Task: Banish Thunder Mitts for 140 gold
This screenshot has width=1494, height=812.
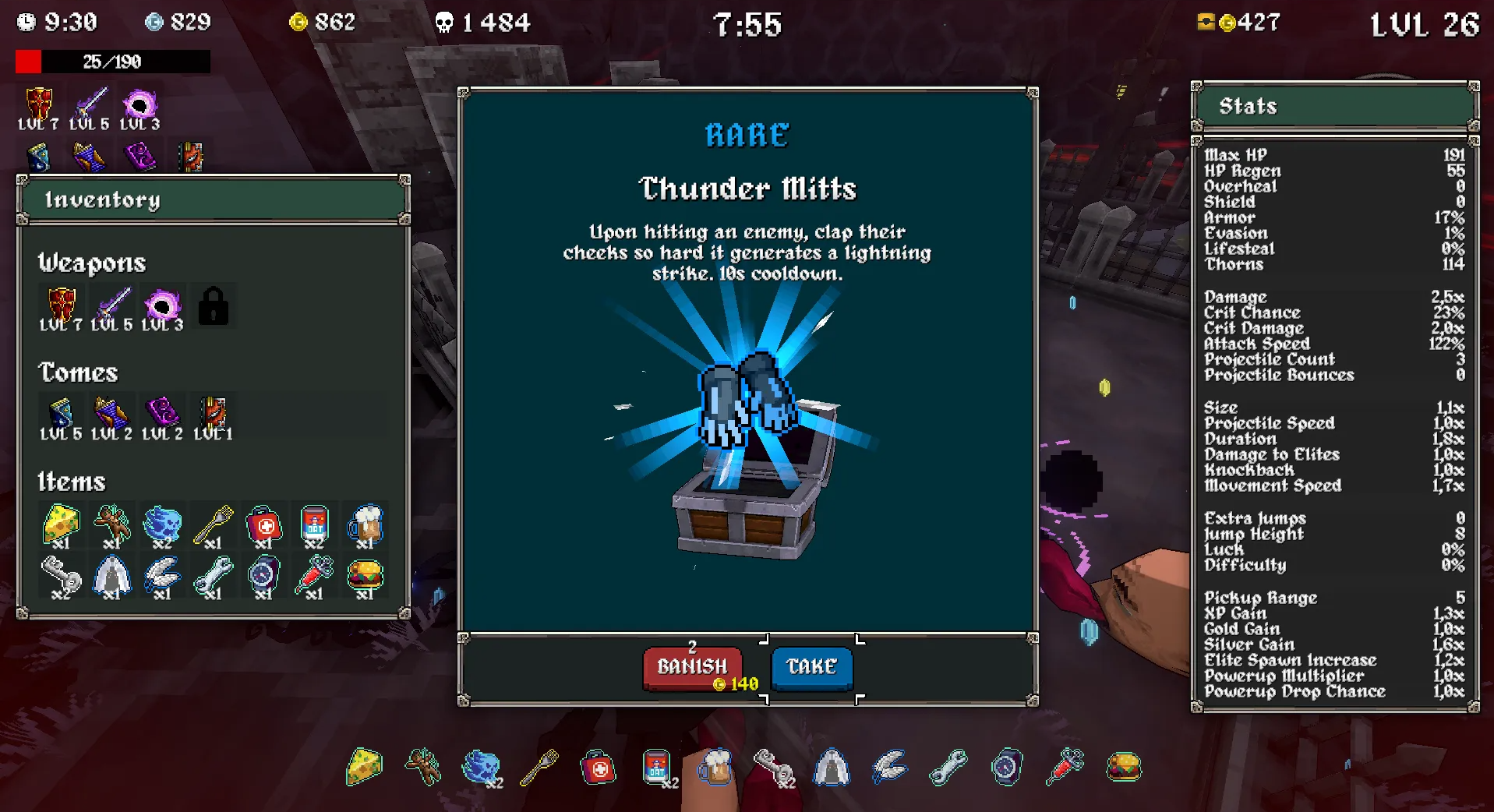Action: [691, 668]
